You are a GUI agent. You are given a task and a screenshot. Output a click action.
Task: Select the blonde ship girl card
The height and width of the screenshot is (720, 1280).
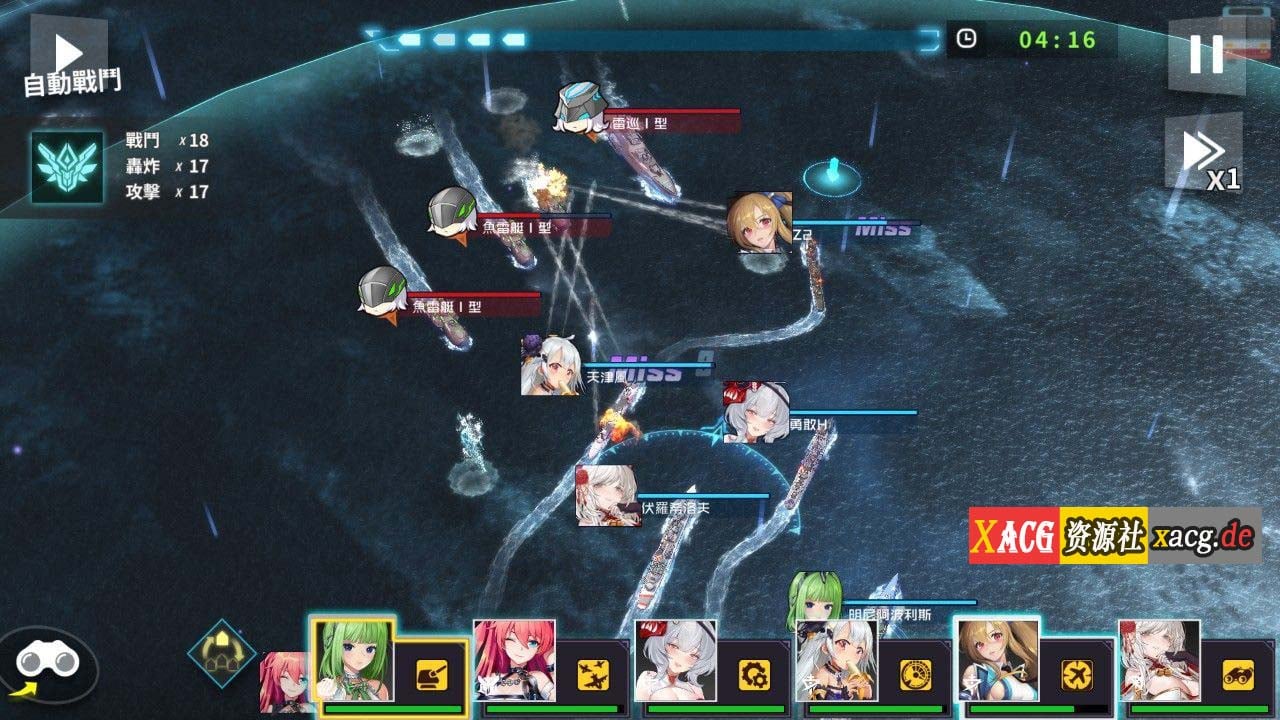(997, 660)
